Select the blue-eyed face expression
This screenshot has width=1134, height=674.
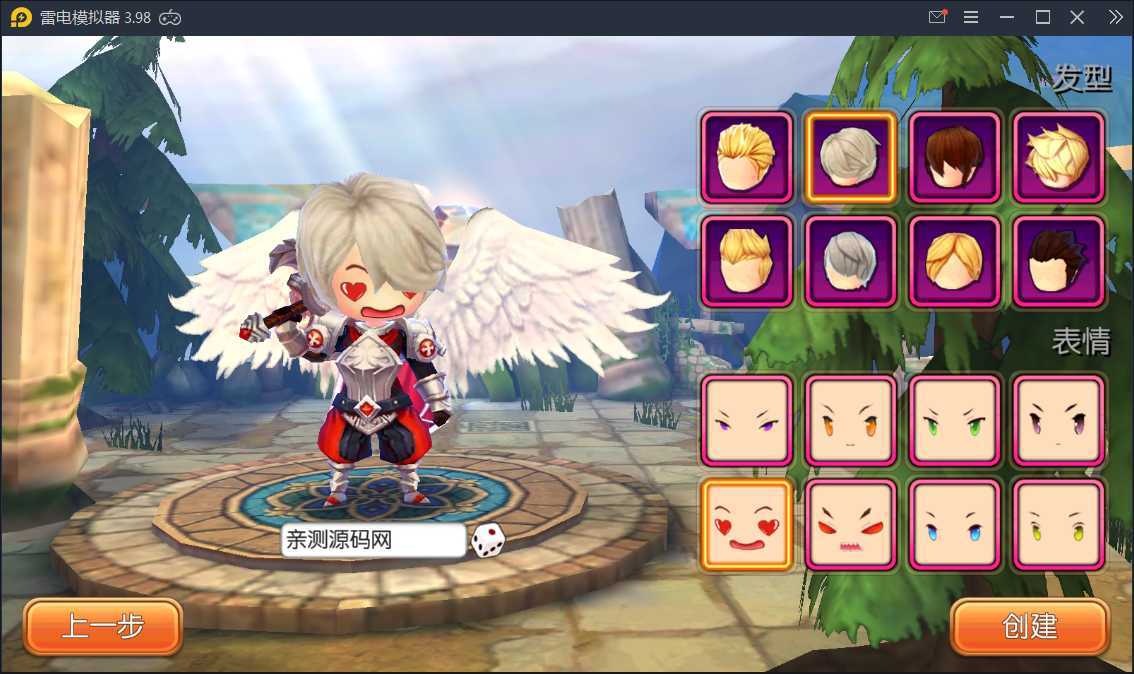tap(954, 525)
